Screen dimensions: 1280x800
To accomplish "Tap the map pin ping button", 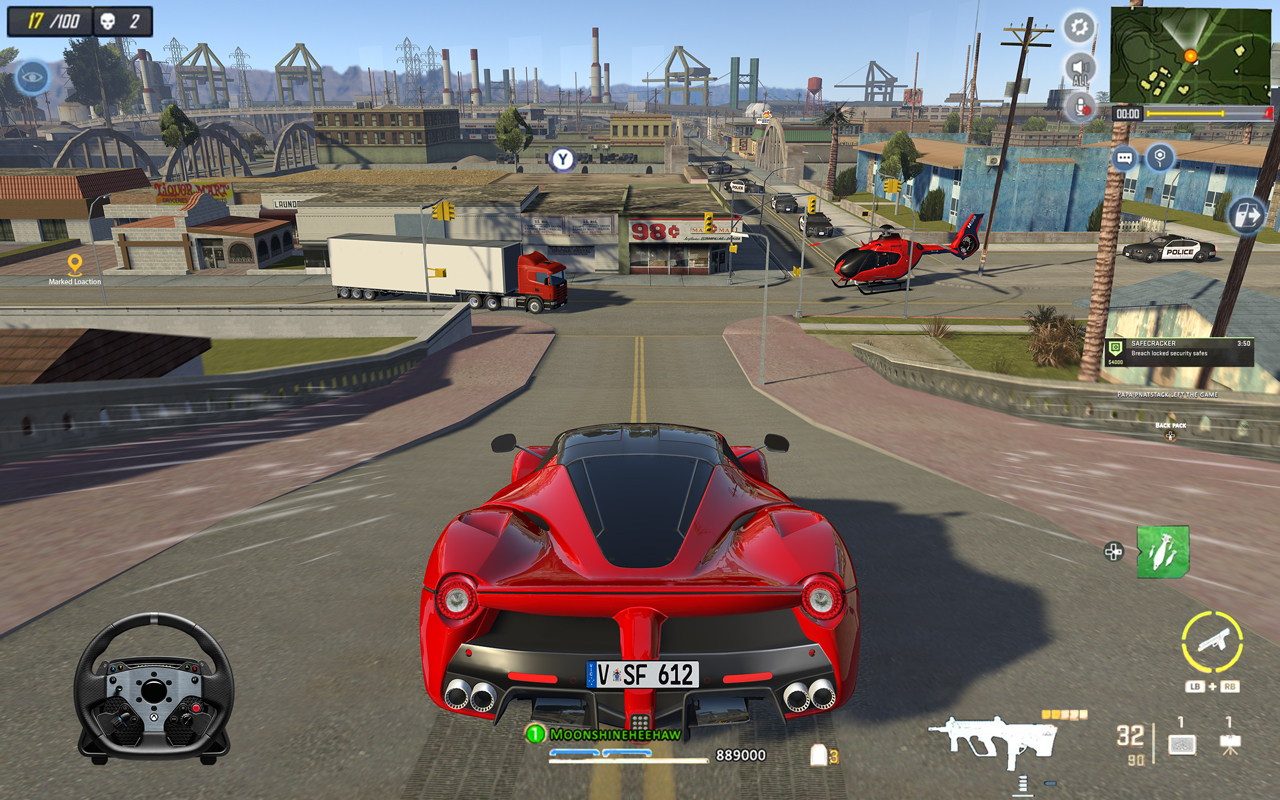I will [1159, 157].
